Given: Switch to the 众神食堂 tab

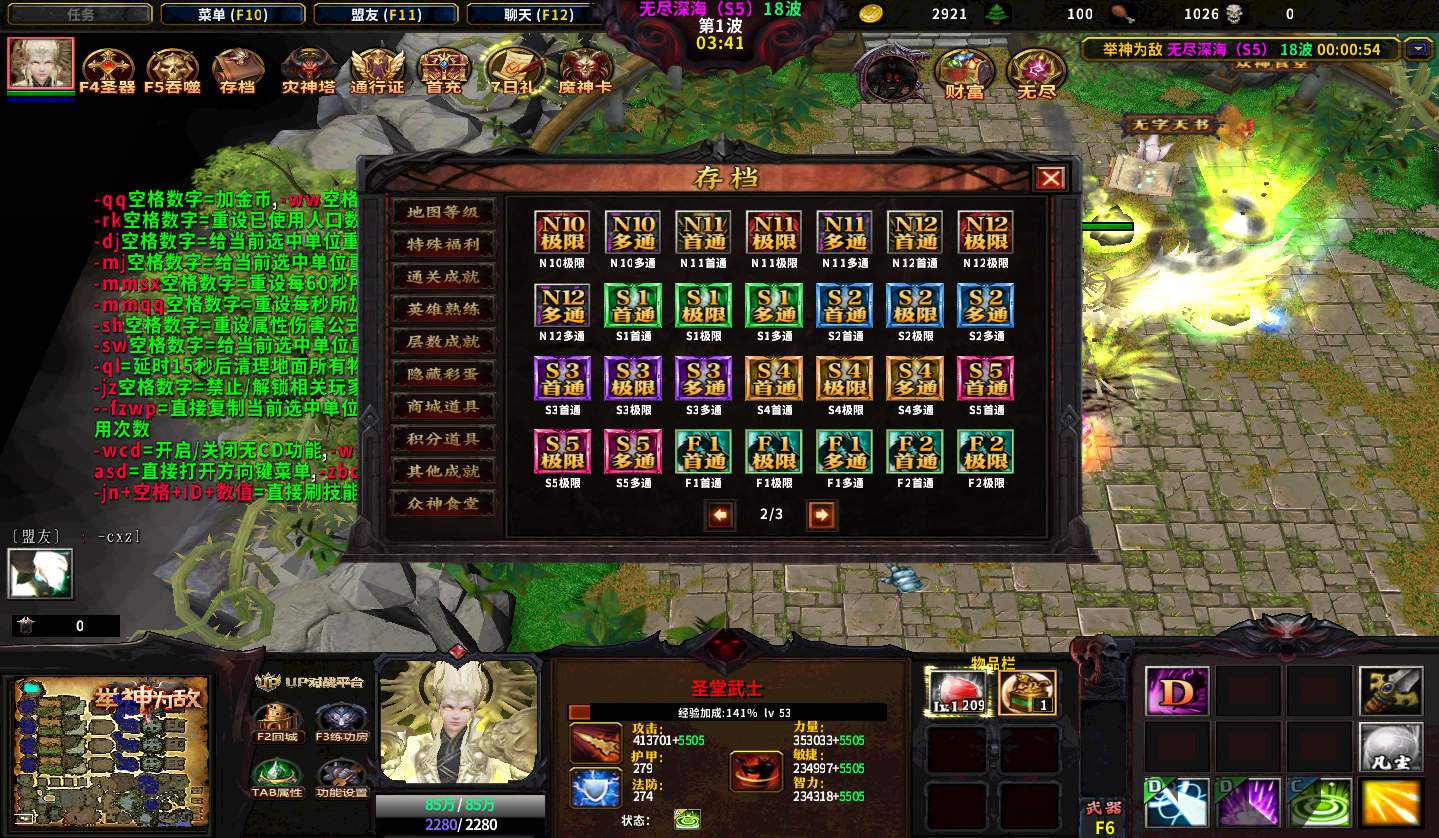Looking at the screenshot, I should click(442, 503).
